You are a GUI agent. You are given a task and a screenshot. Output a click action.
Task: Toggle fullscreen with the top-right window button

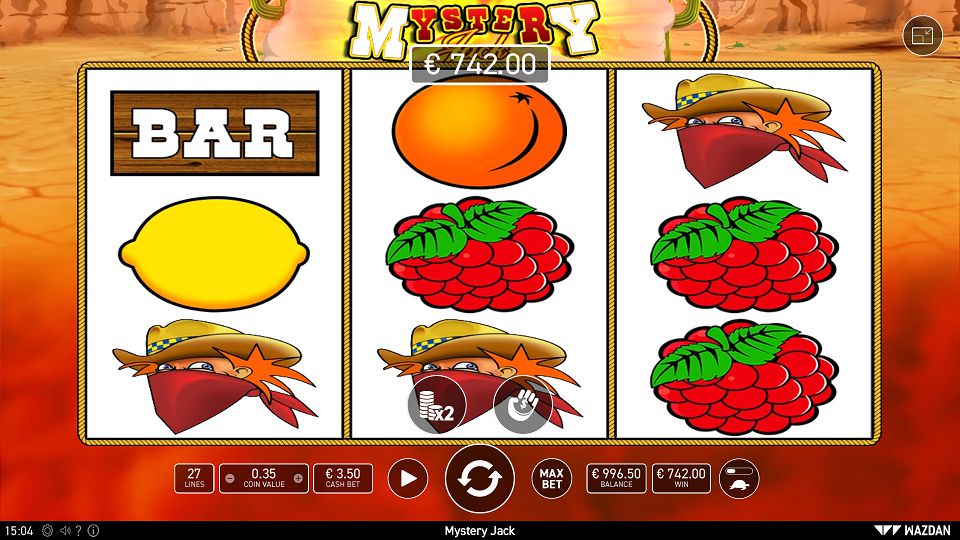coord(921,37)
